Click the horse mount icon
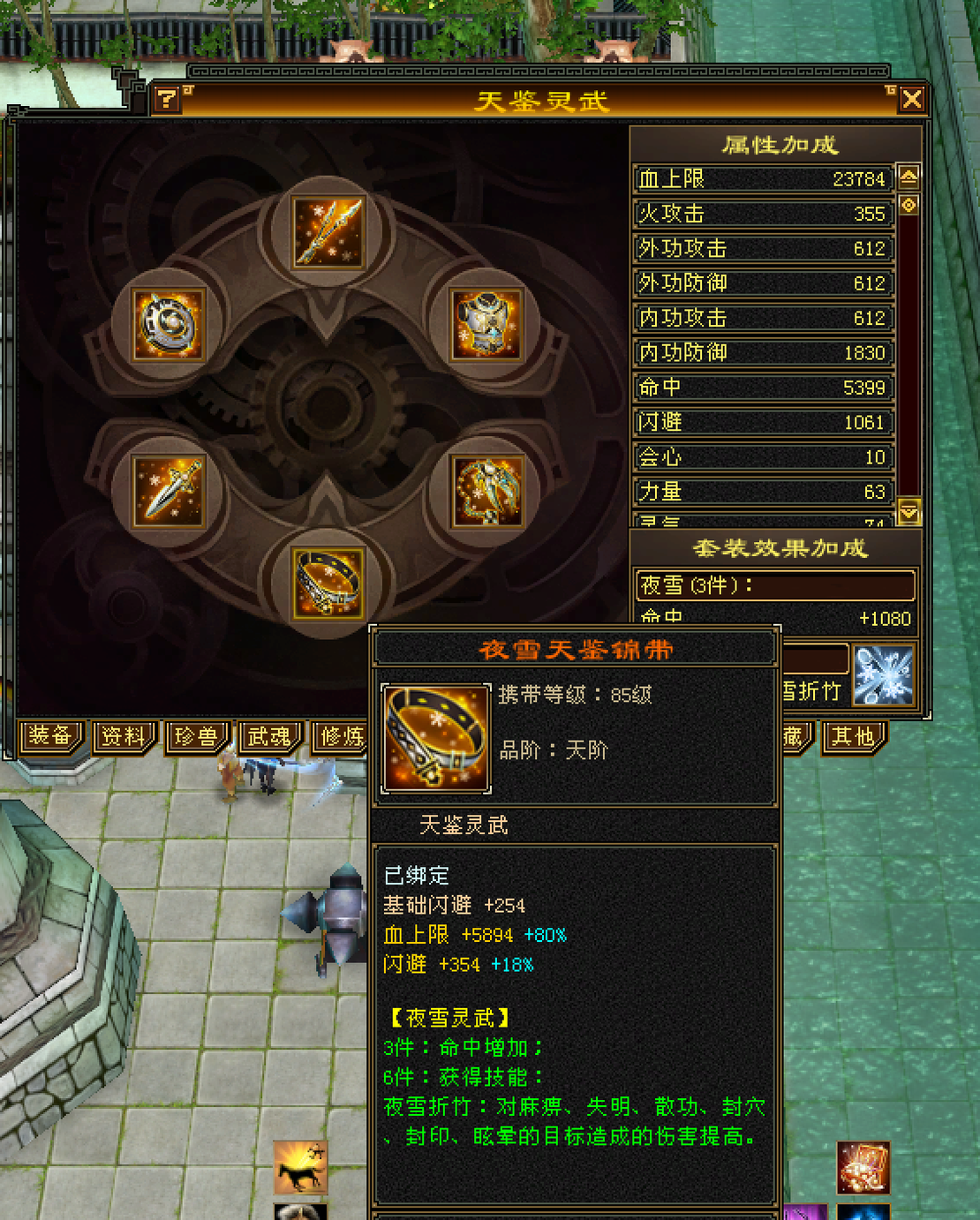This screenshot has width=980, height=1220. pyautogui.click(x=300, y=1167)
